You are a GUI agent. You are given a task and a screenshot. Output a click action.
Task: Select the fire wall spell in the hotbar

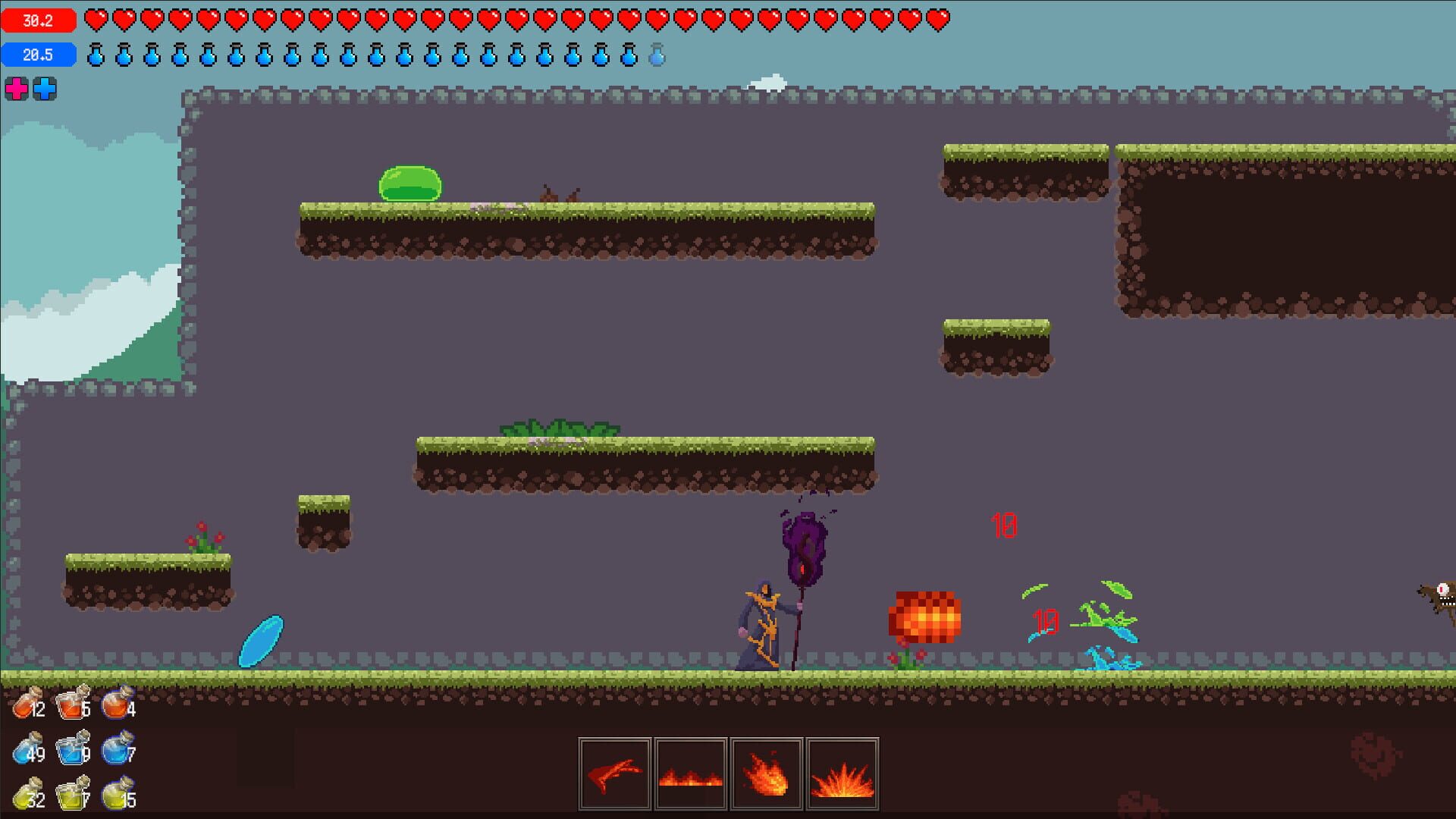click(691, 772)
